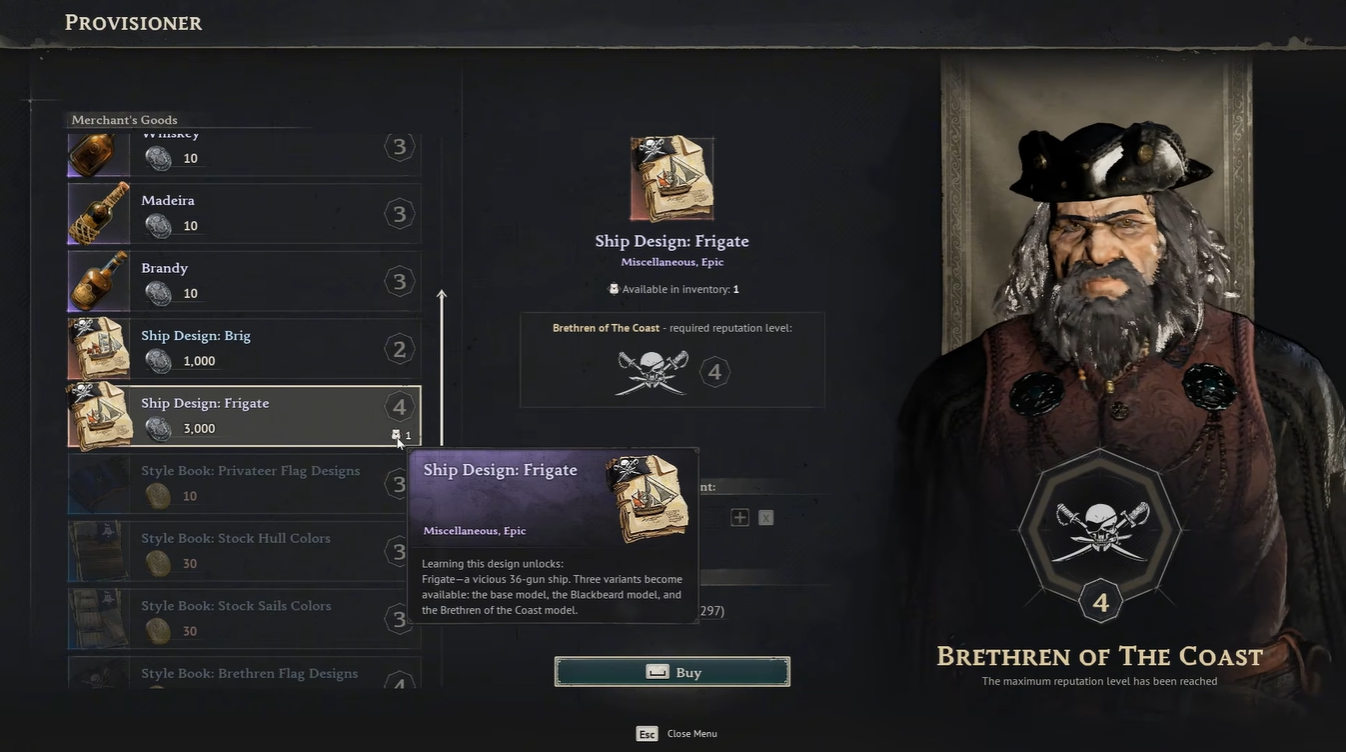Image resolution: width=1346 pixels, height=752 pixels.
Task: Select the Whiskey row at list top
Action: click(x=243, y=153)
